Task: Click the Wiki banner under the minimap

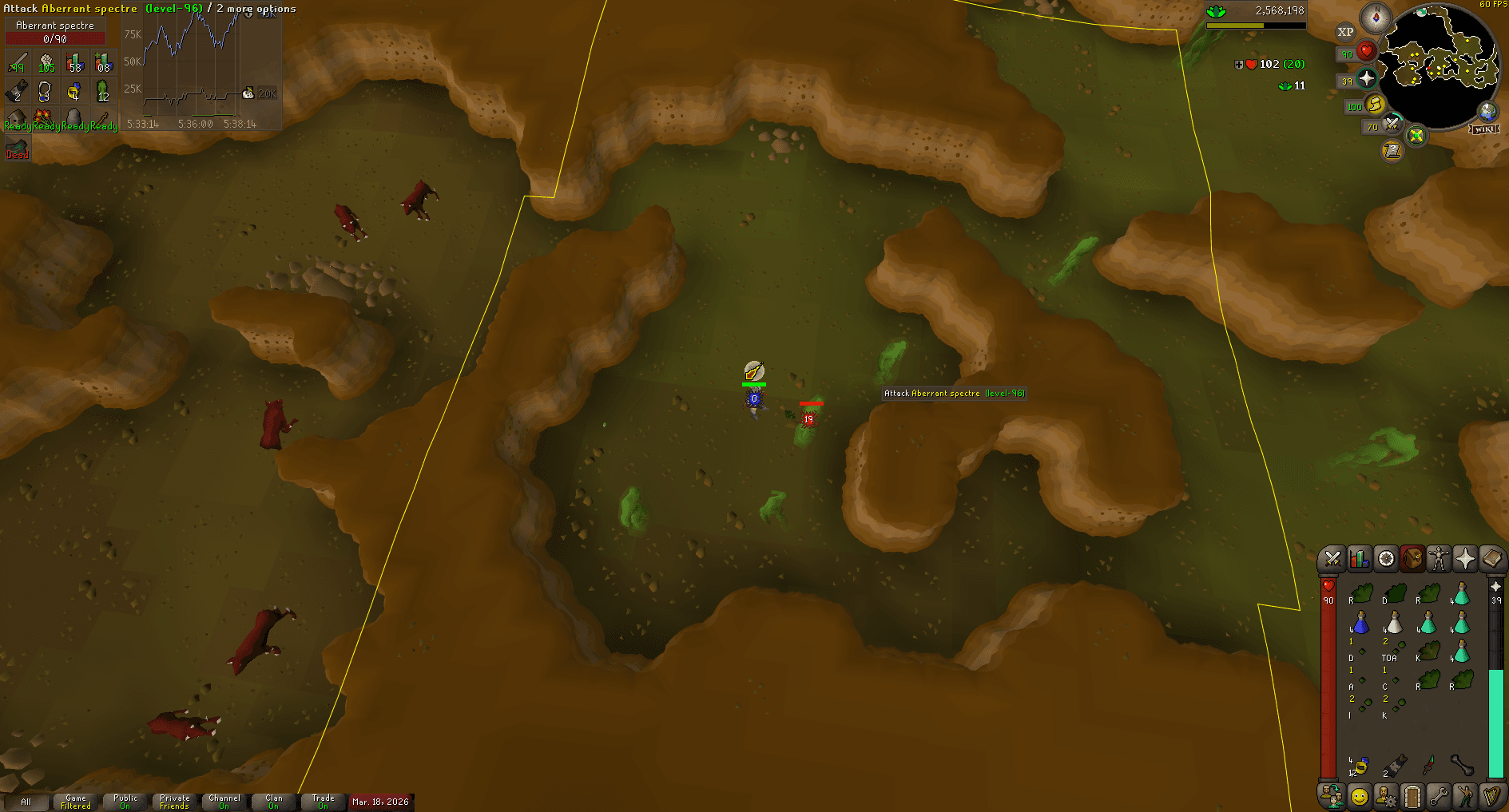Action: (1483, 130)
